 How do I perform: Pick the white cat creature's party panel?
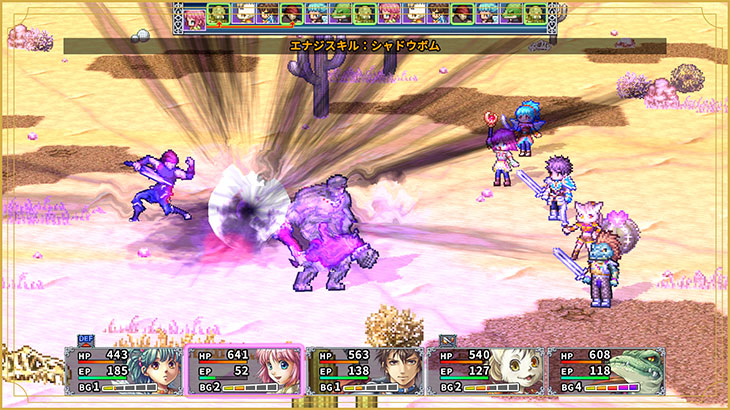coord(485,369)
